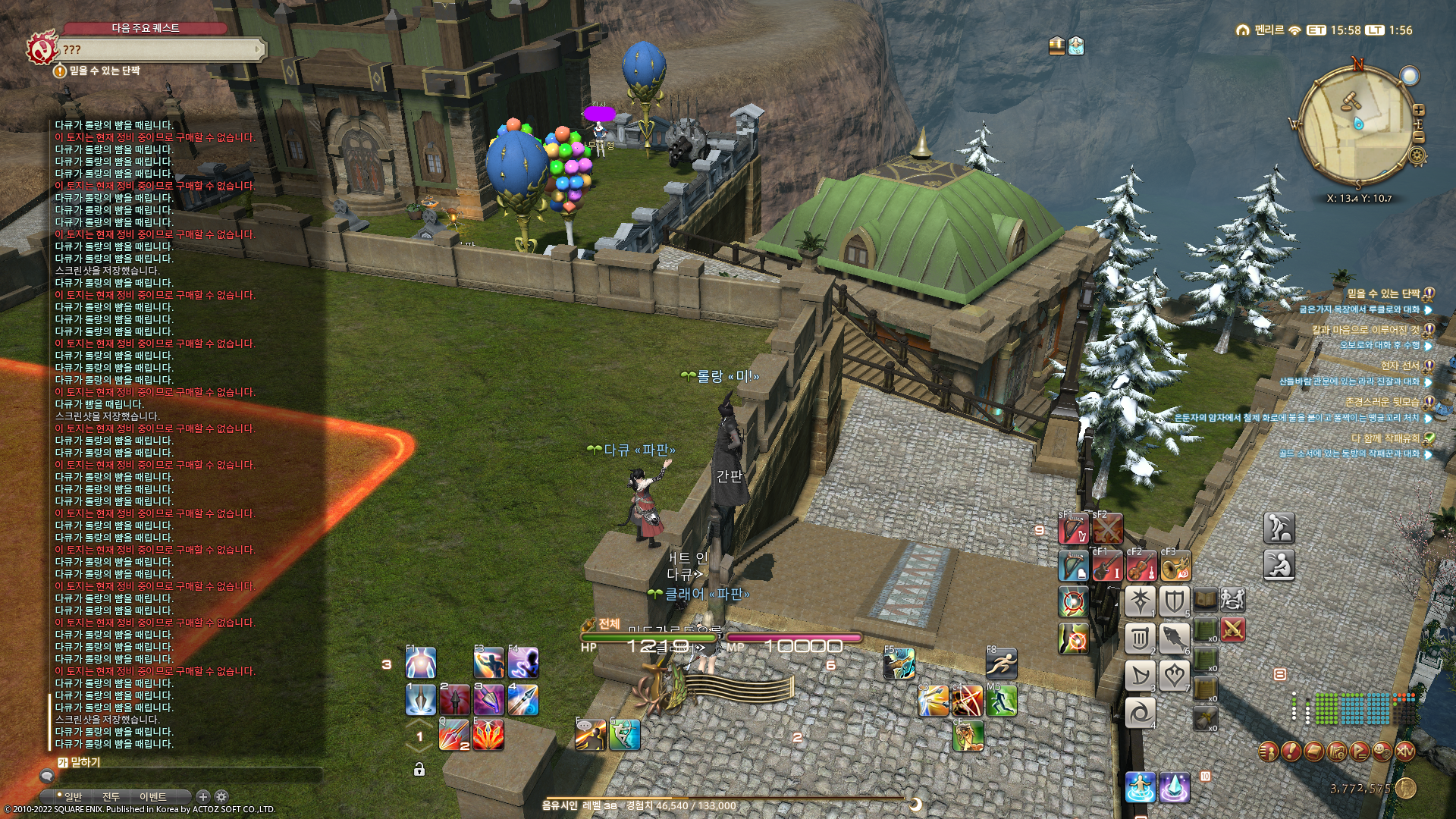Open the ??? main scenario quest banner

pyautogui.click(x=159, y=50)
